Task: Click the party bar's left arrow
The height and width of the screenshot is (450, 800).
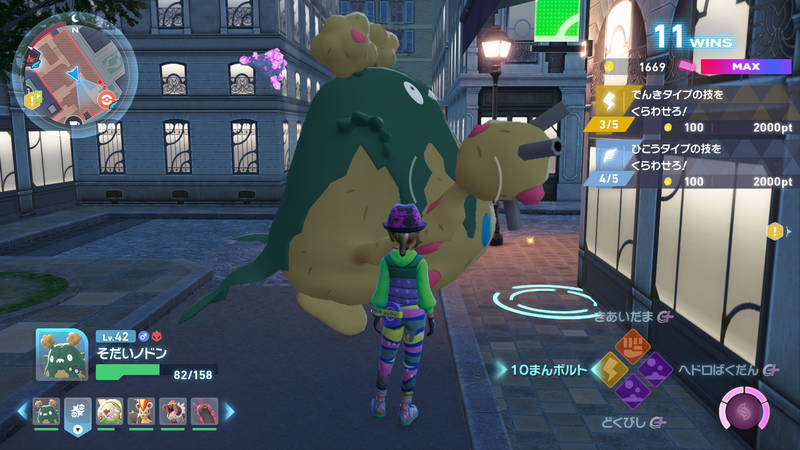Action: (x=23, y=411)
